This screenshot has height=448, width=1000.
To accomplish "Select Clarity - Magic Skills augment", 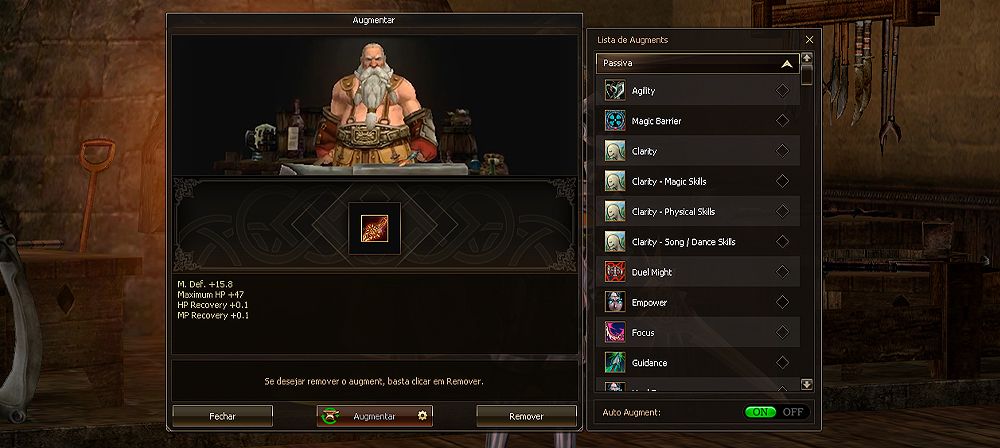I will pos(697,181).
